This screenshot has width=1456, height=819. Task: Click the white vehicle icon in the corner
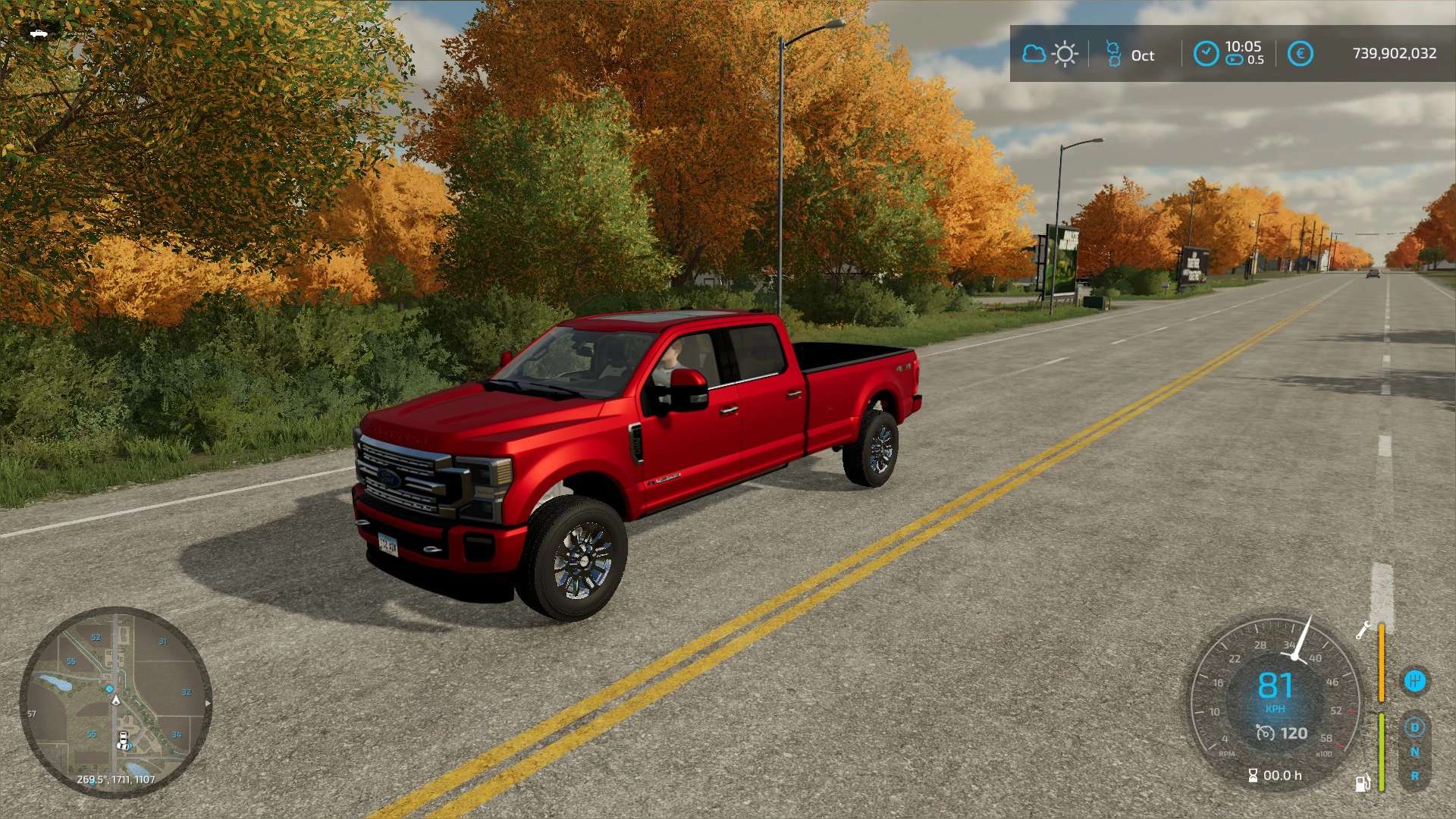(39, 33)
